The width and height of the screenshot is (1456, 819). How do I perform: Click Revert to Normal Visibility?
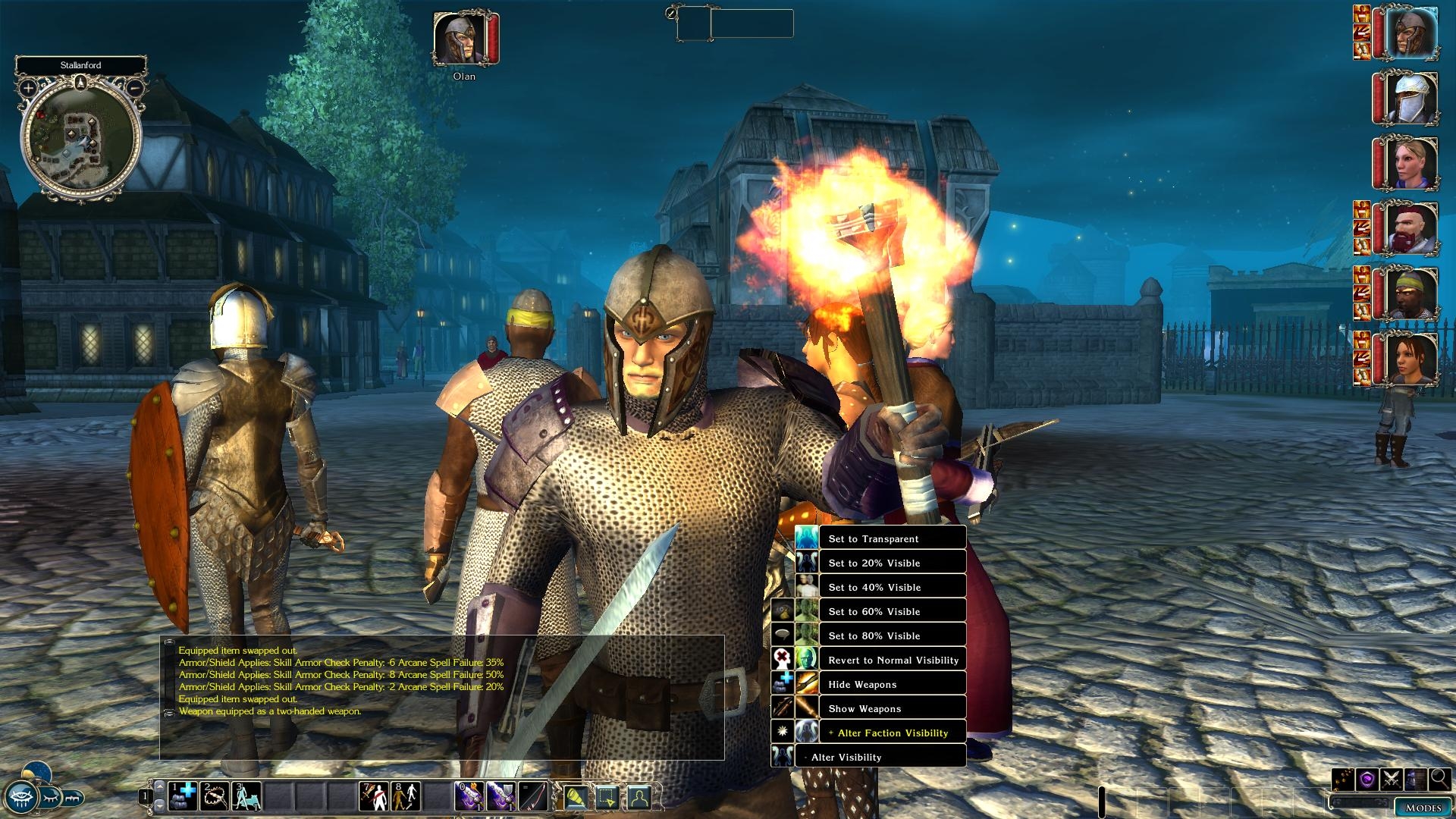(x=892, y=660)
